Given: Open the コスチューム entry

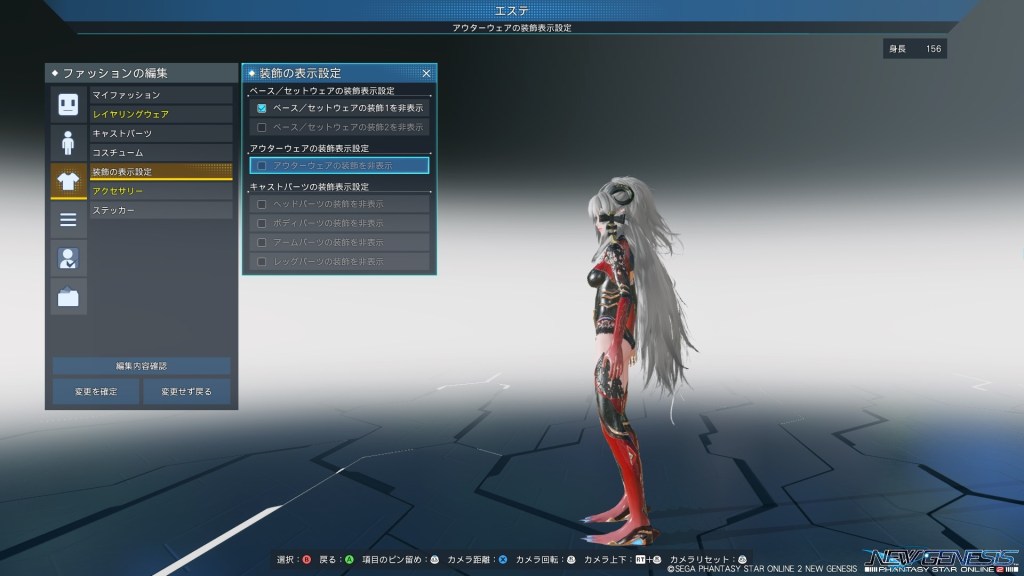Looking at the screenshot, I should [160, 152].
